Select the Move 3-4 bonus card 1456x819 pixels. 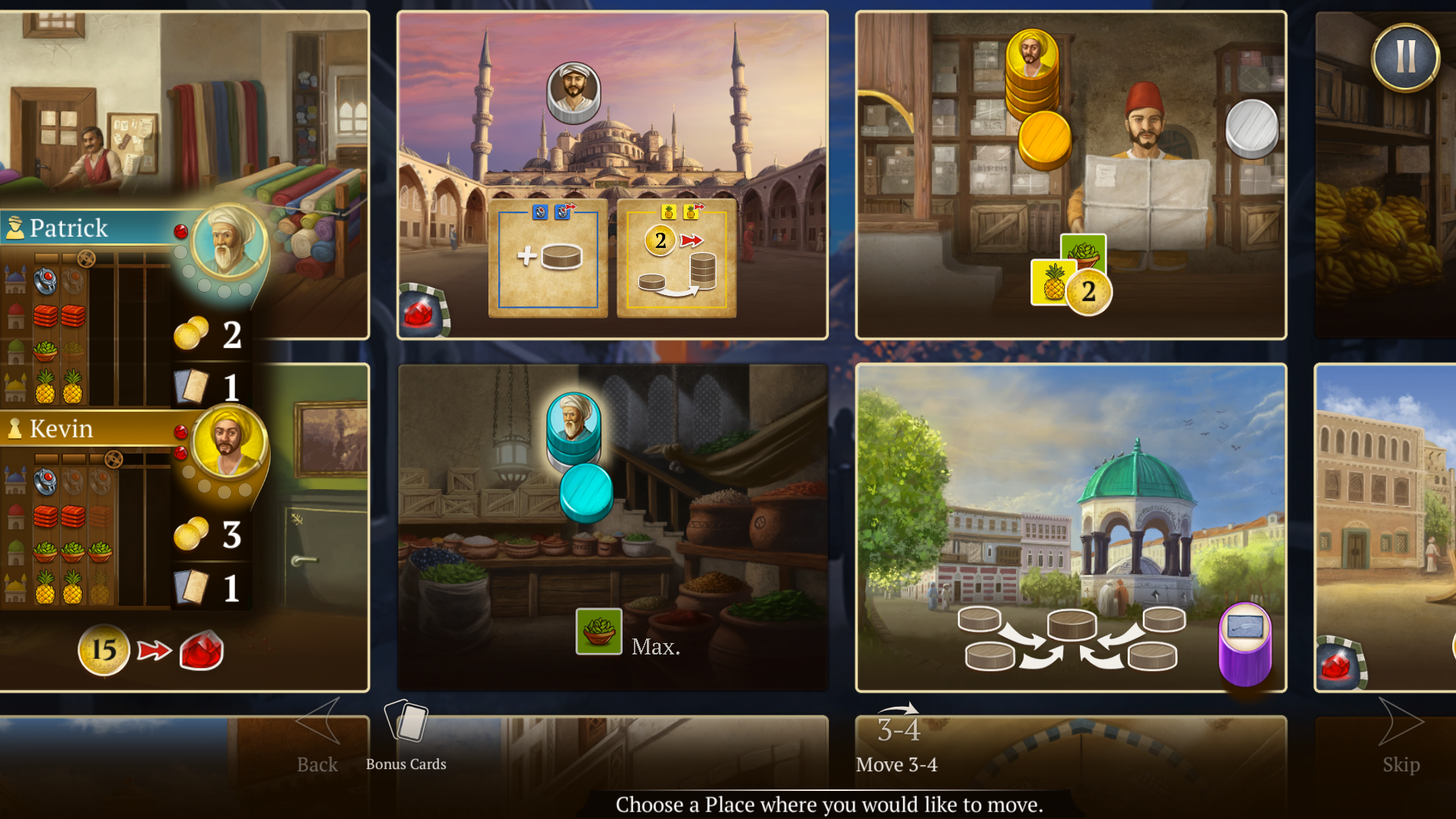pyautogui.click(x=897, y=739)
